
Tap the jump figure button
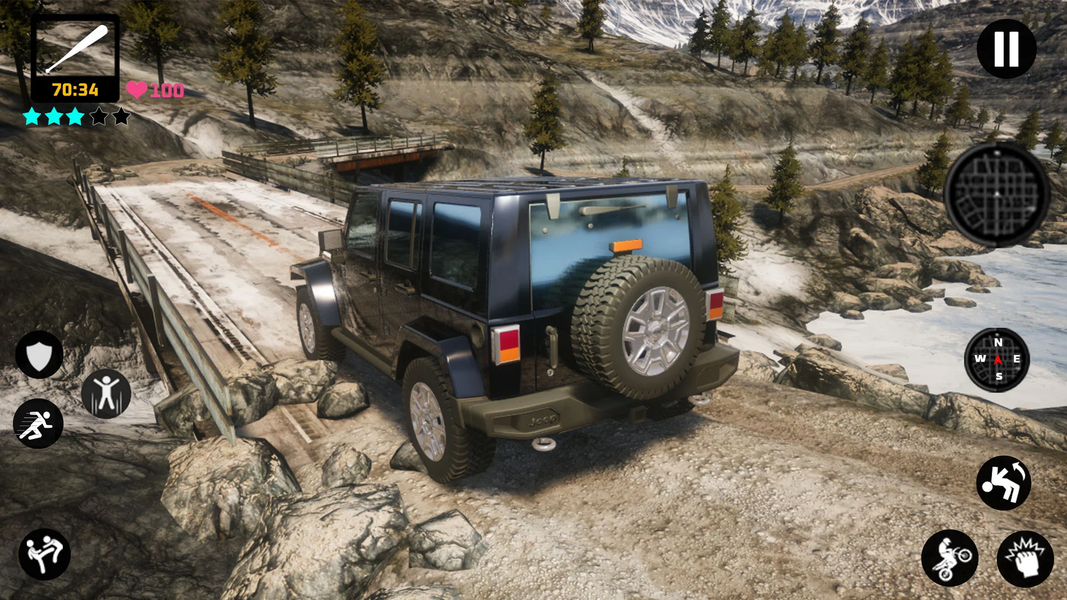click(x=105, y=393)
